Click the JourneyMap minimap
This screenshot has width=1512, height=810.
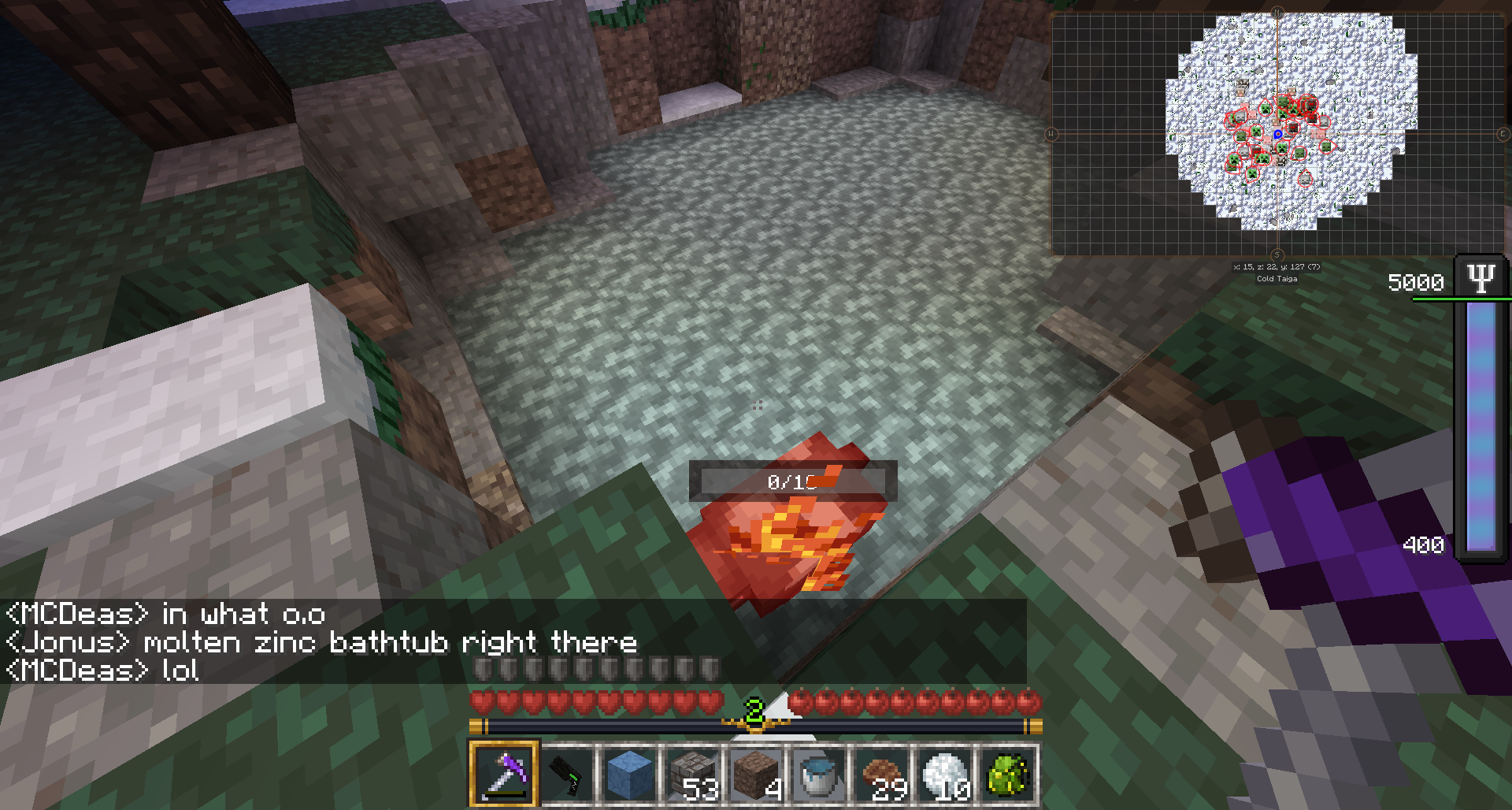coord(1277,134)
